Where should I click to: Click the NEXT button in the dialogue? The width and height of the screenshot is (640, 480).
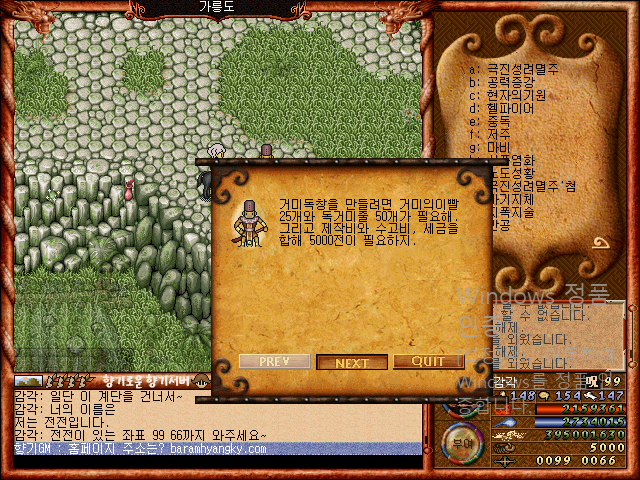tap(352, 362)
